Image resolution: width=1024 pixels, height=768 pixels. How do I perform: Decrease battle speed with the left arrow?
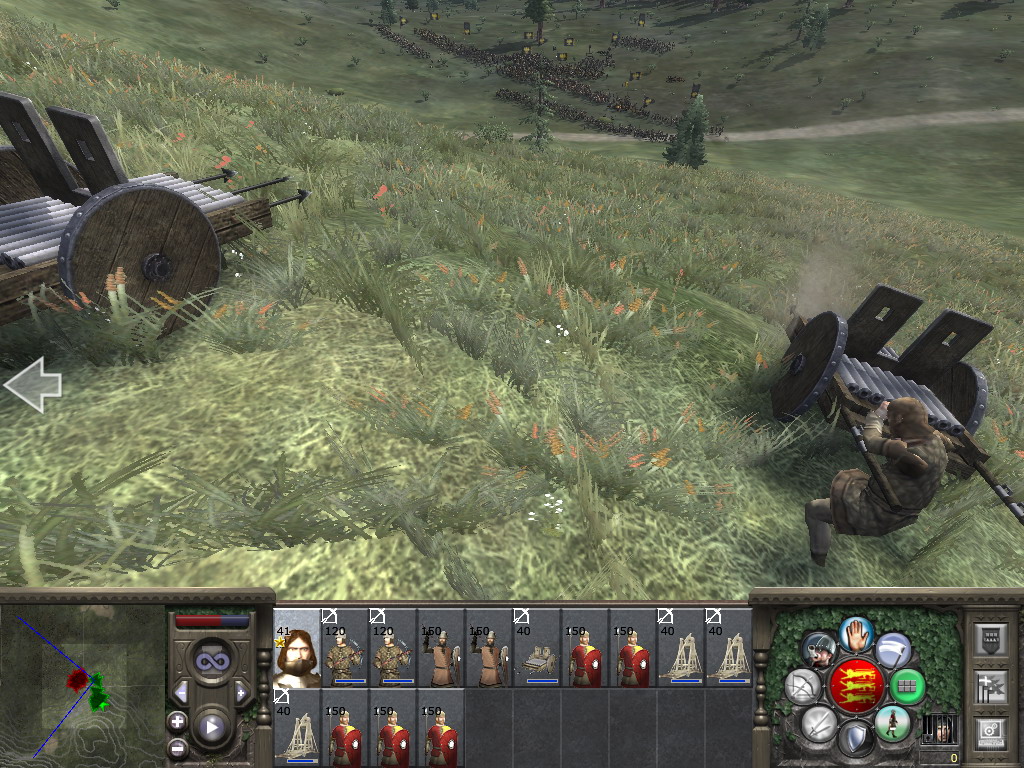click(181, 693)
